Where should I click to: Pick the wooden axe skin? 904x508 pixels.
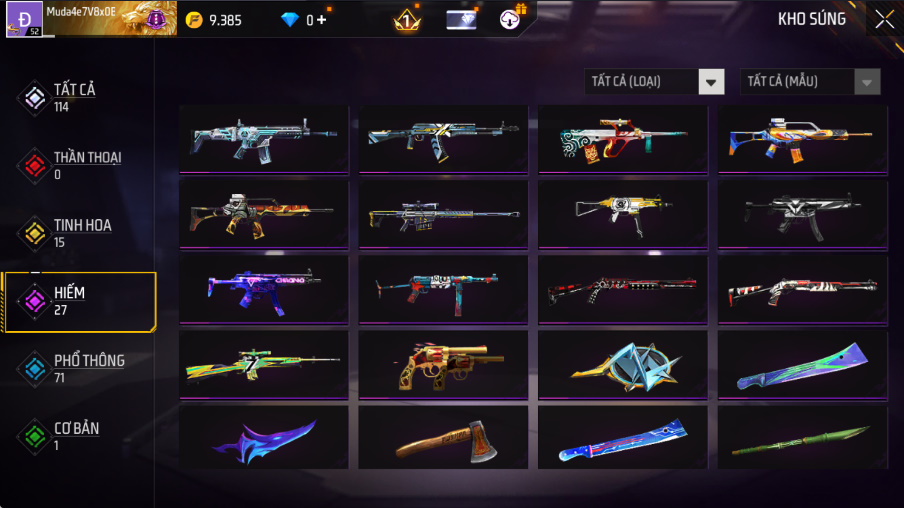(x=442, y=438)
